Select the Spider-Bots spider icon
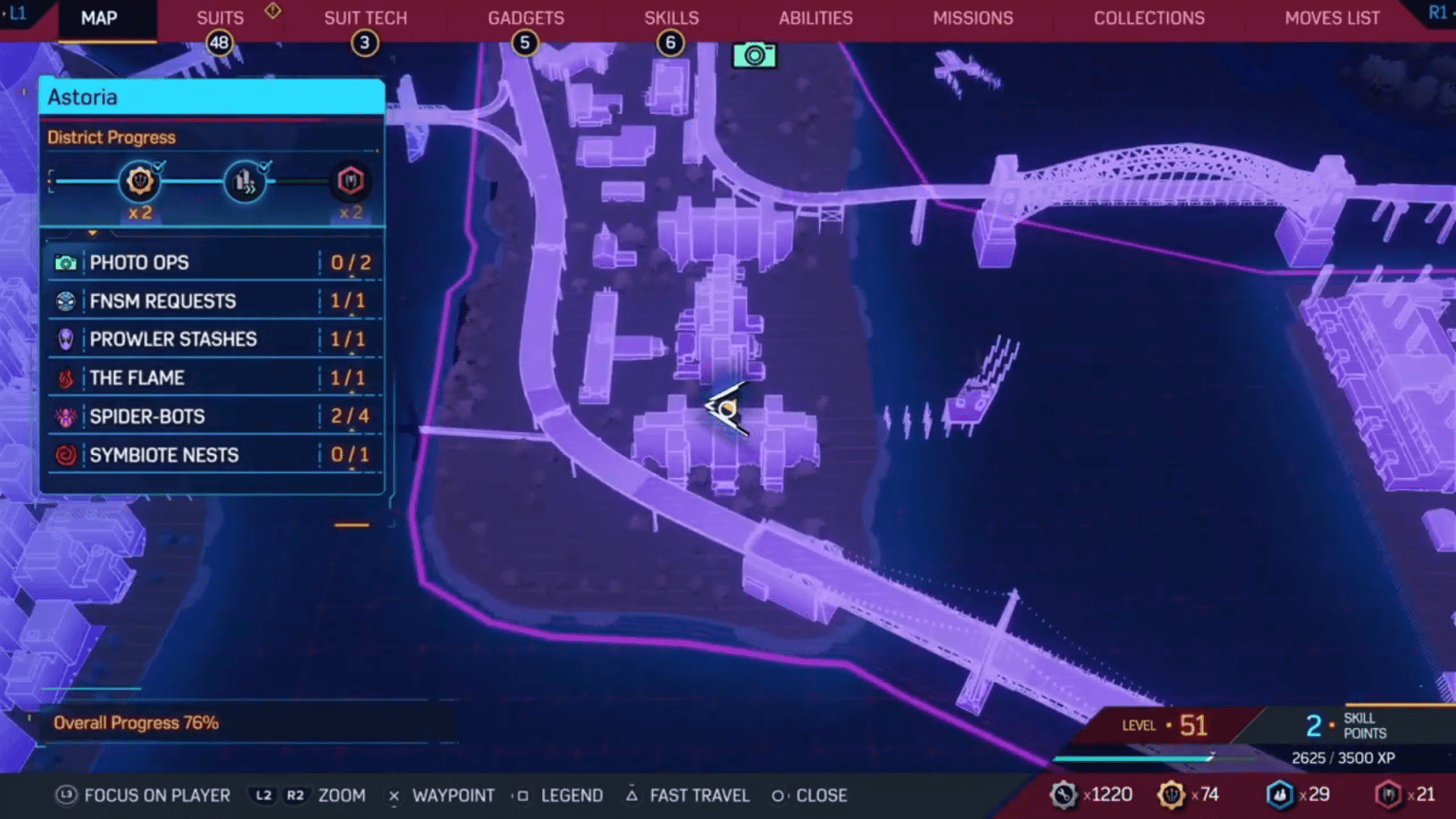Image resolution: width=1456 pixels, height=819 pixels. (x=64, y=416)
